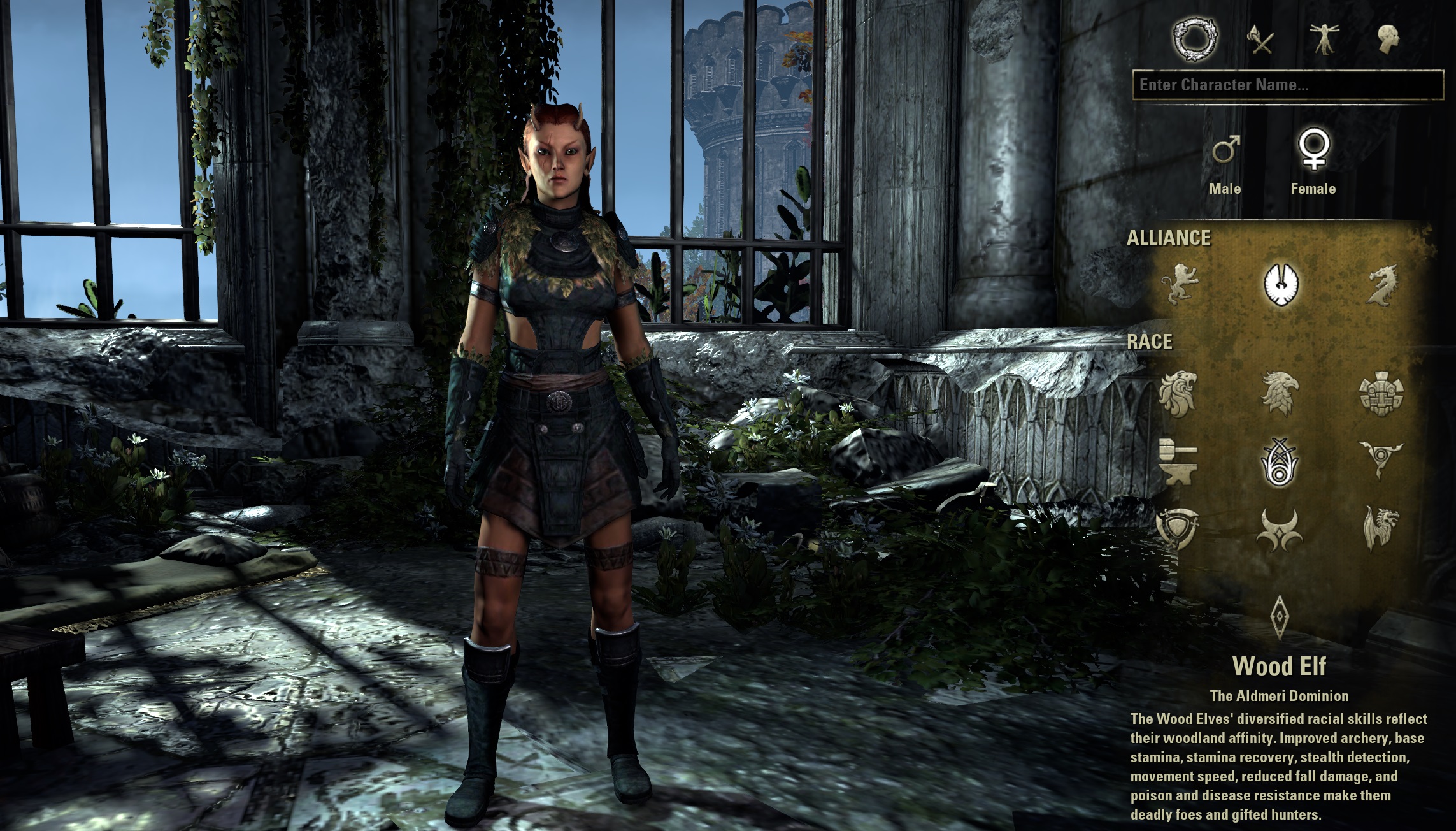Choose the eagle head race icon
The image size is (1456, 831).
pyautogui.click(x=1279, y=393)
